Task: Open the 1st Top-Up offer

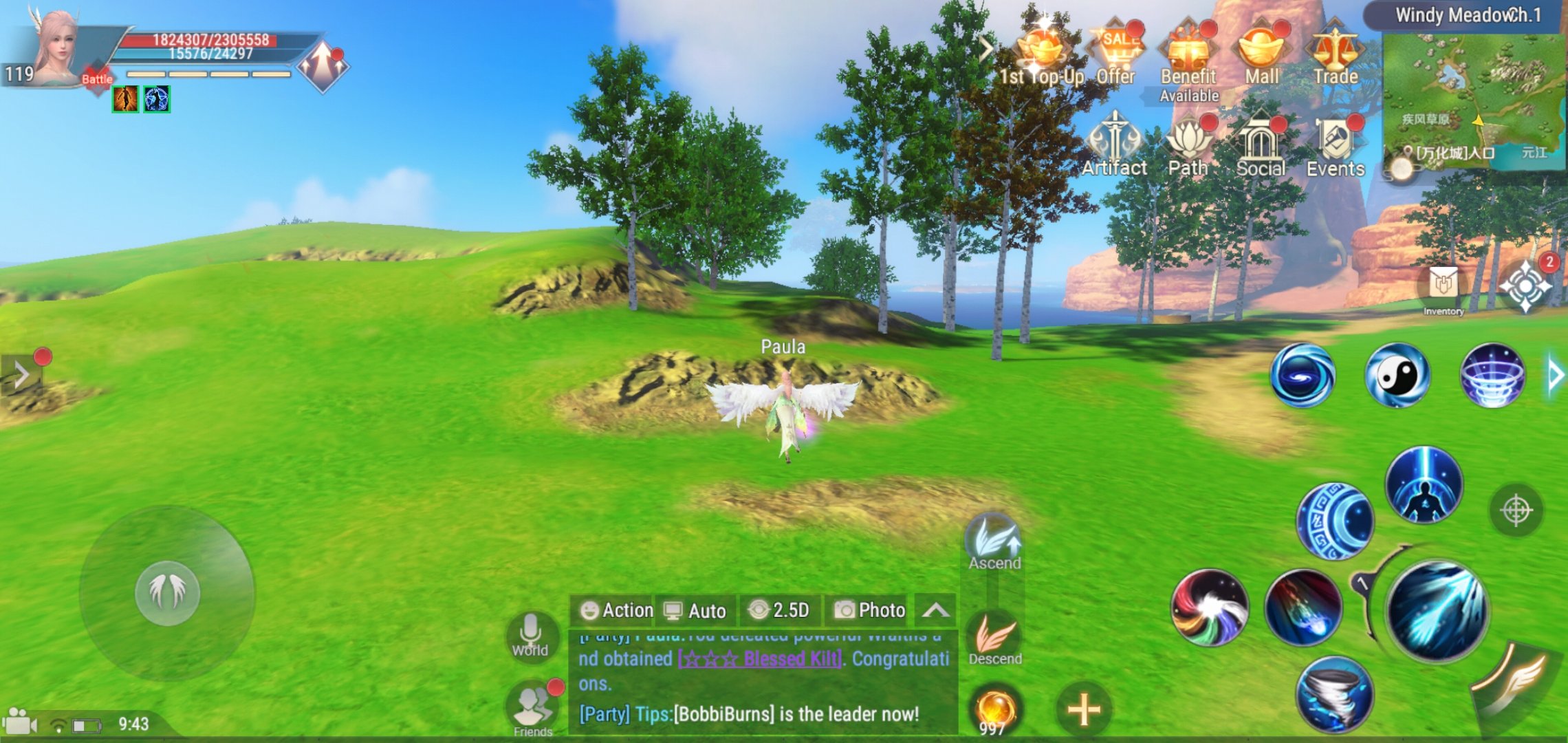Action: point(1041,54)
